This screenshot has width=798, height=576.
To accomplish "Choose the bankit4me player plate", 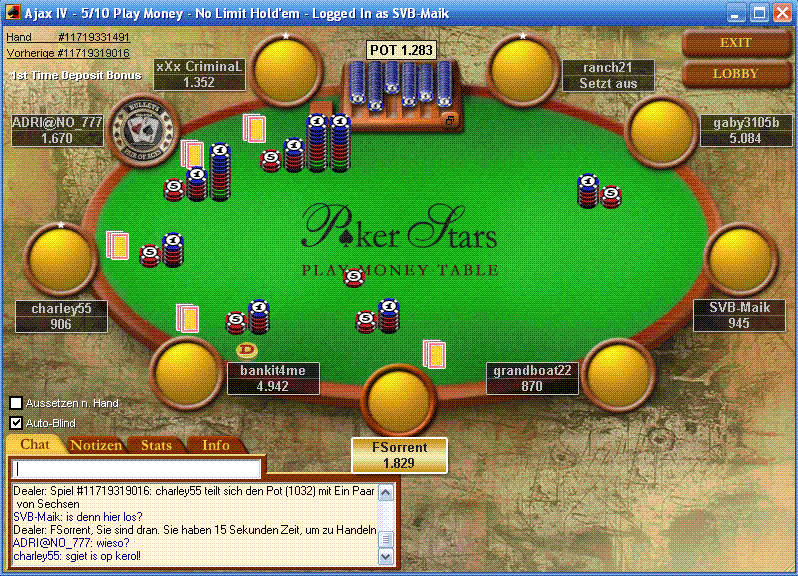I will 273,378.
